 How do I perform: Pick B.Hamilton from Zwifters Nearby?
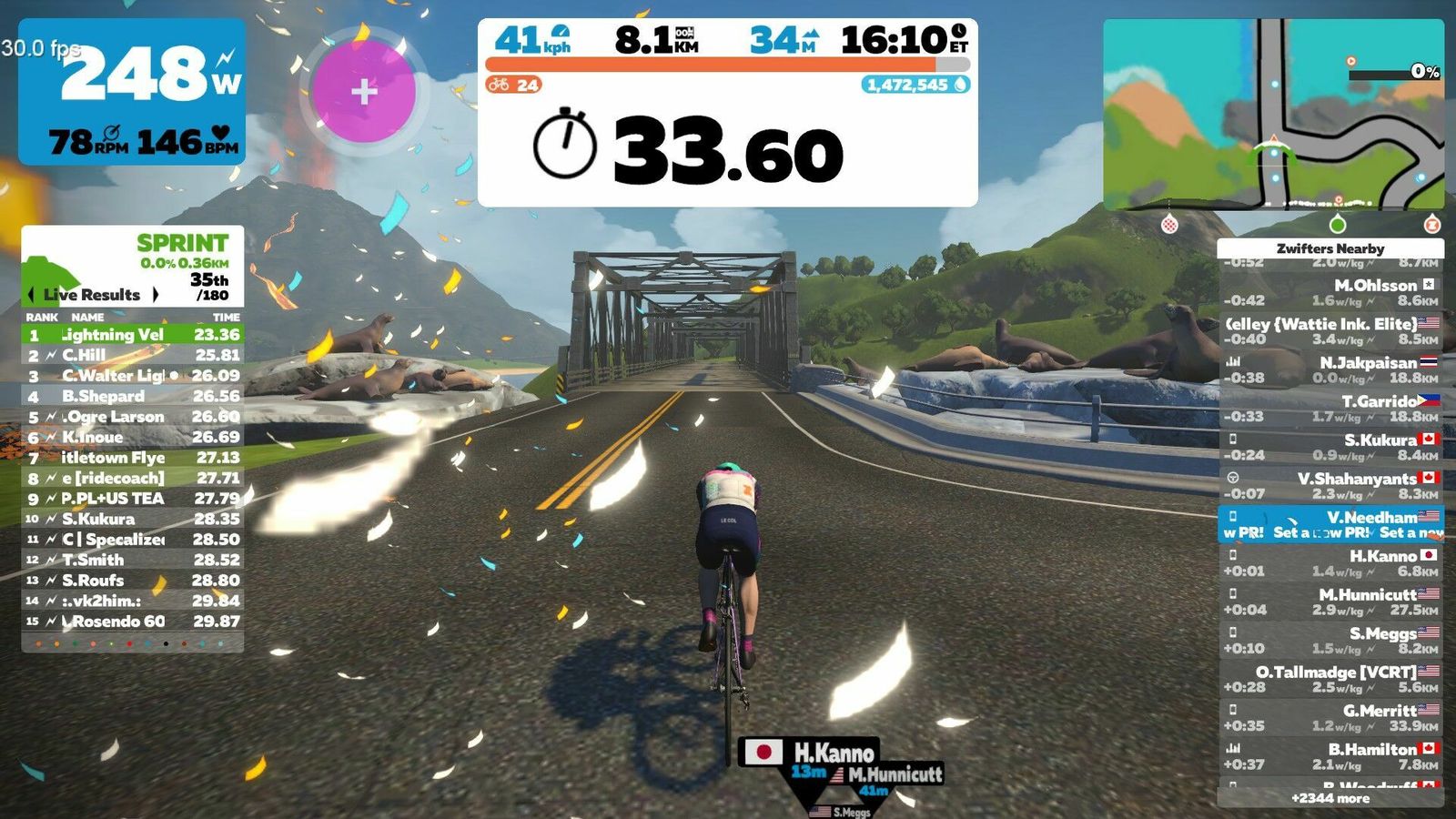coord(1330,756)
